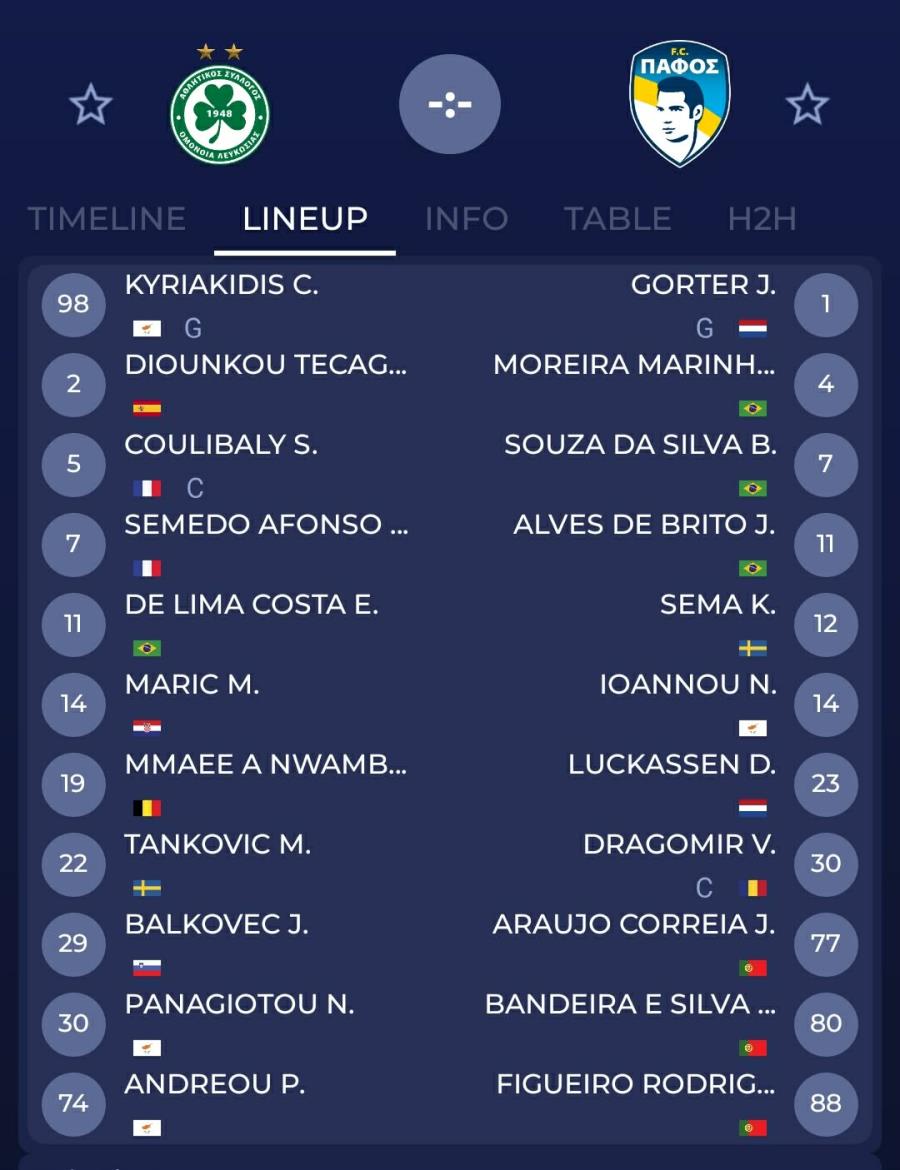The width and height of the screenshot is (900, 1170).
Task: Favorite the Pafos team with right star
Action: tap(807, 104)
